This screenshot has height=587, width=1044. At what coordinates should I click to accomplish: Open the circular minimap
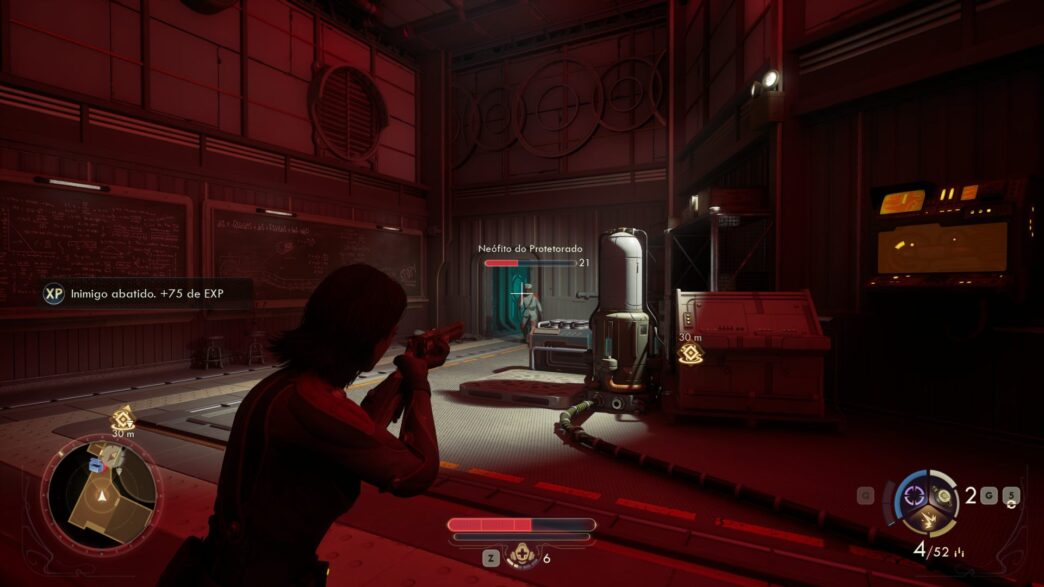coord(101,497)
